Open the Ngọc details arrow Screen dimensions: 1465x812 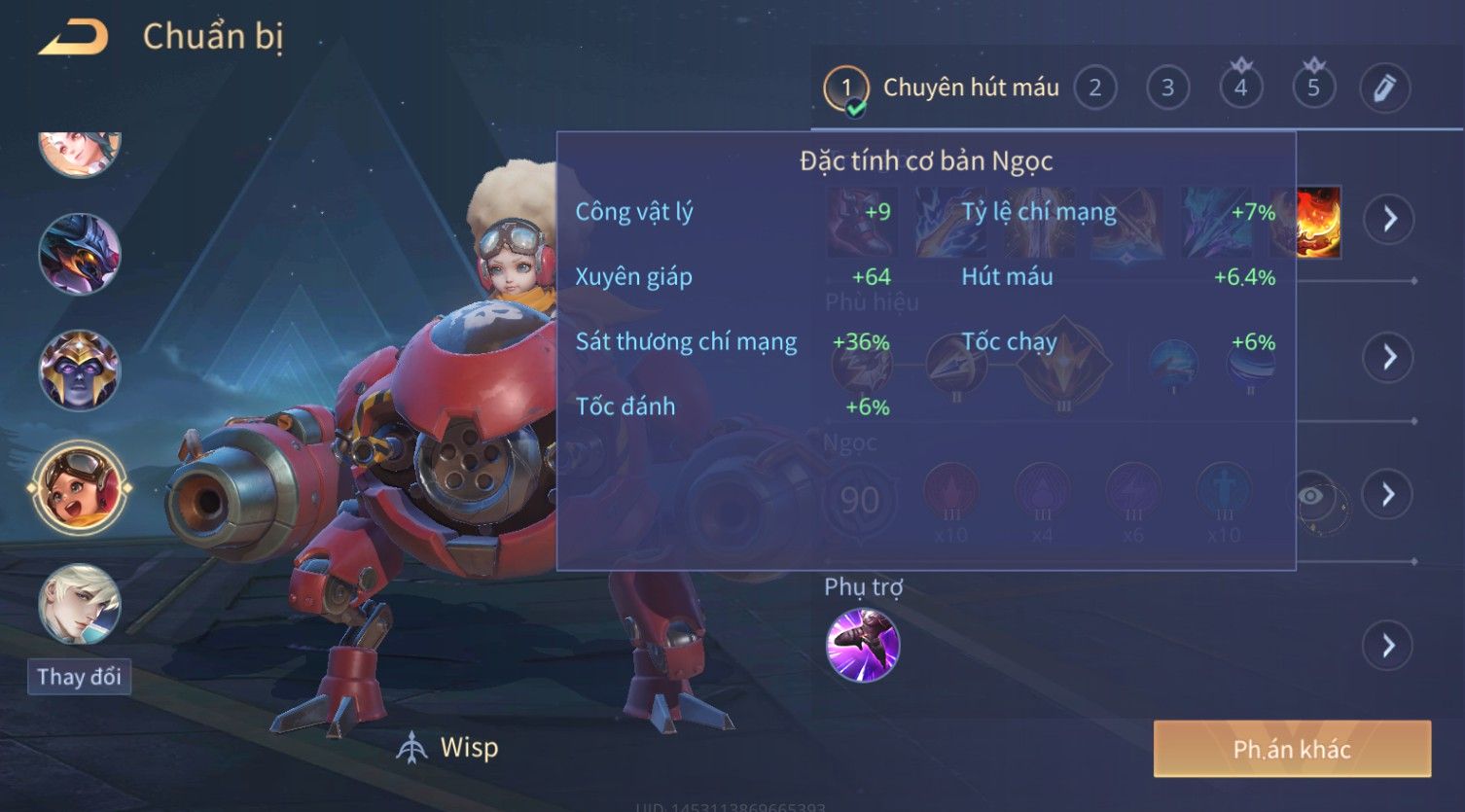point(1388,495)
